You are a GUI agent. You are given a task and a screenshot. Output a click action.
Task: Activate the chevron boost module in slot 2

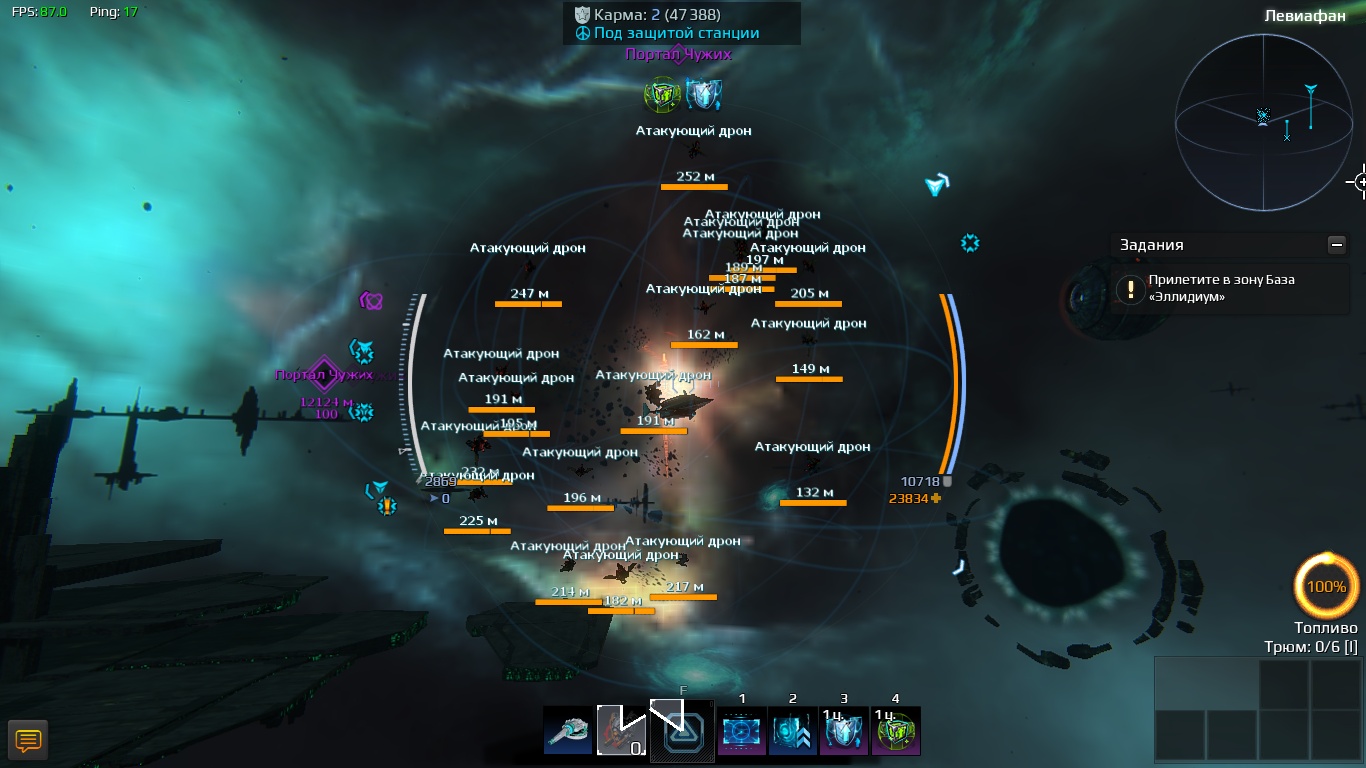click(793, 731)
